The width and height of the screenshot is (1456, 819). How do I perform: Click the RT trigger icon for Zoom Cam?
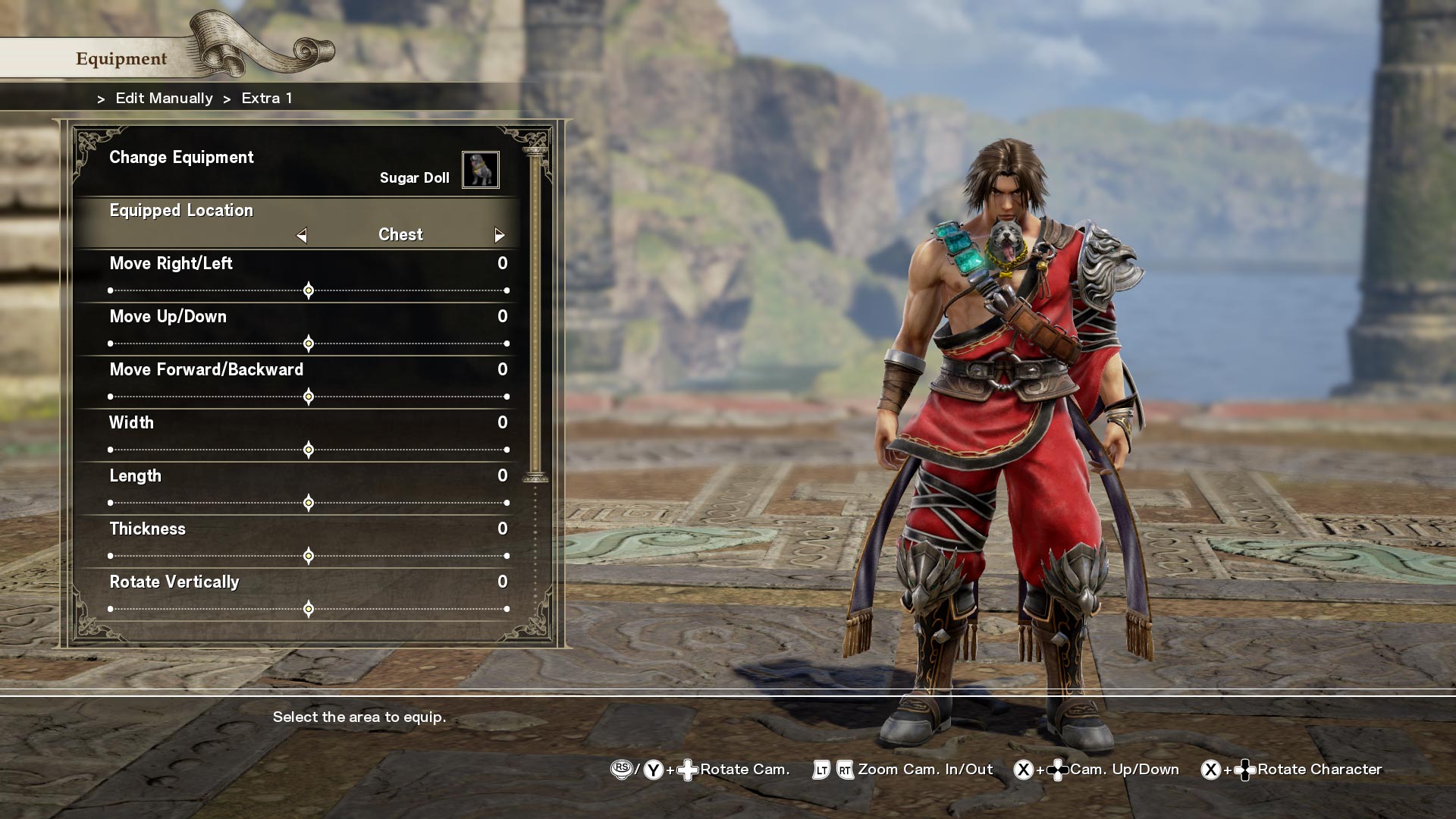coord(844,769)
